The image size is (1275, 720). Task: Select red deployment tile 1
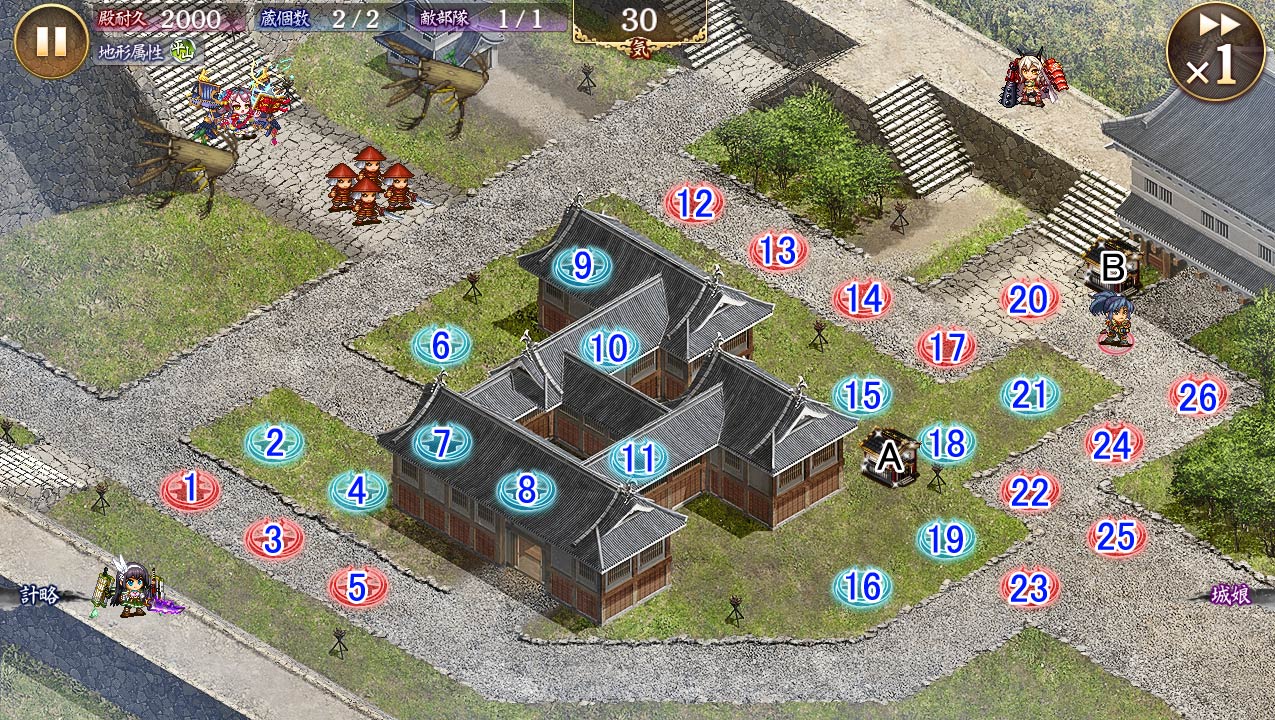pyautogui.click(x=190, y=490)
